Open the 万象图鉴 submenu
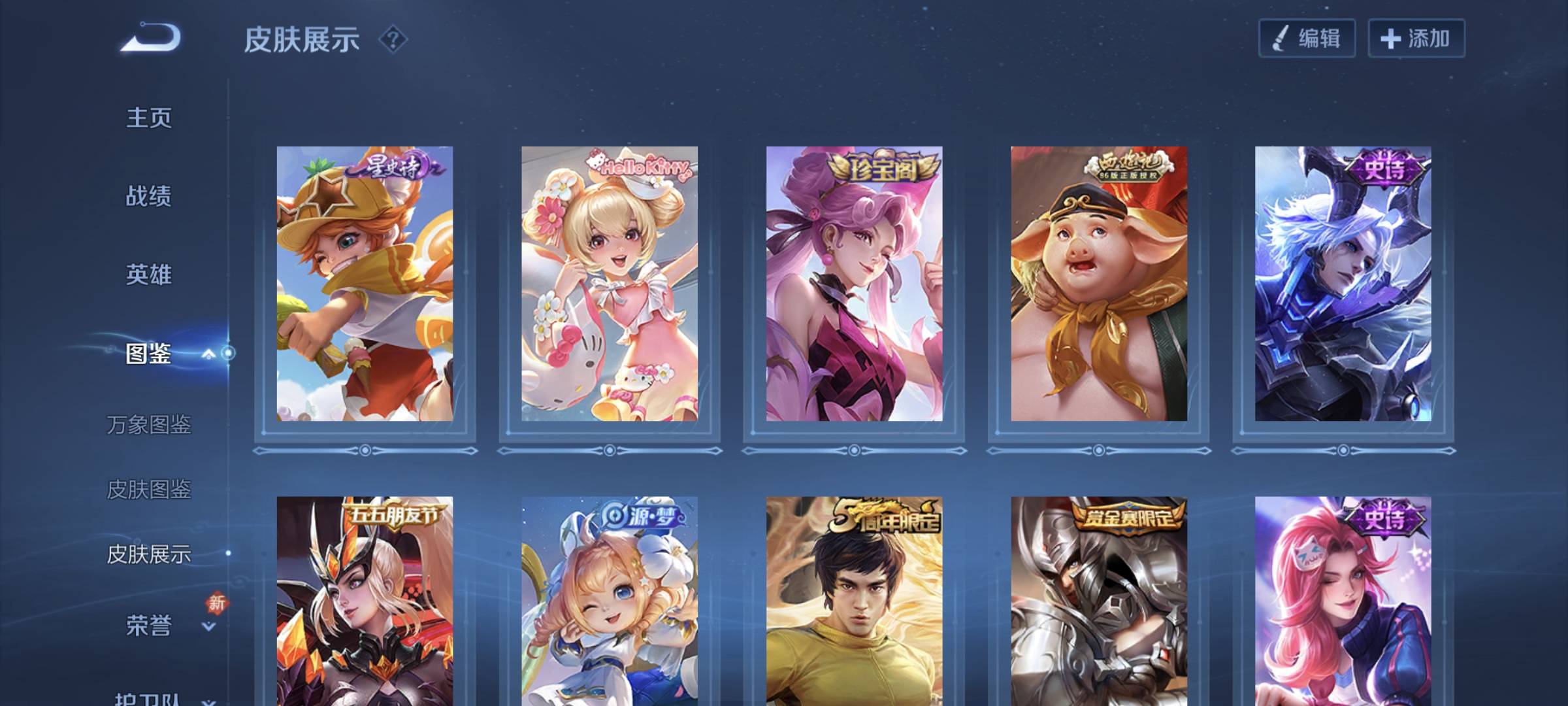 [149, 425]
